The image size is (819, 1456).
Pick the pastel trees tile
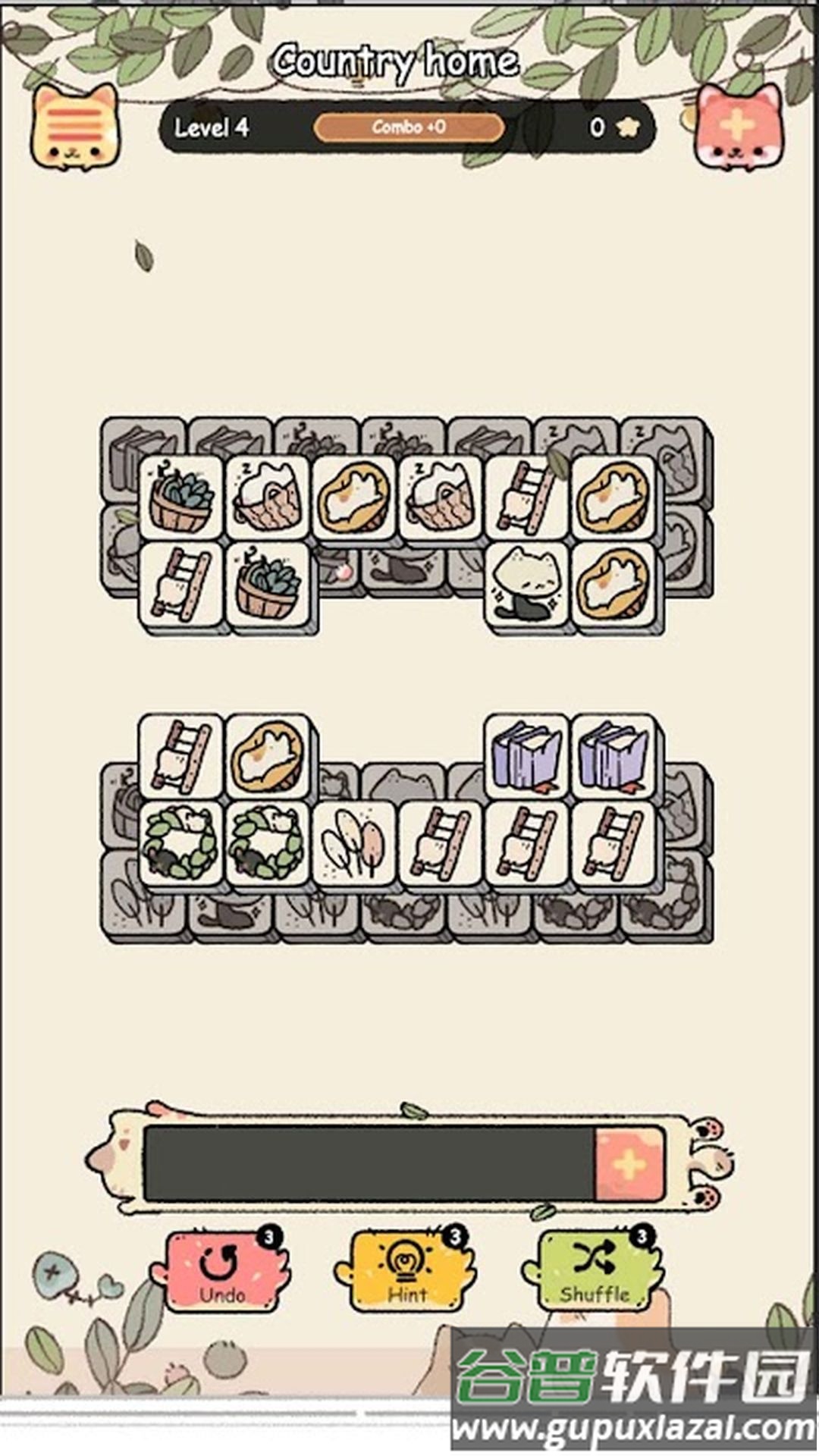point(353,843)
